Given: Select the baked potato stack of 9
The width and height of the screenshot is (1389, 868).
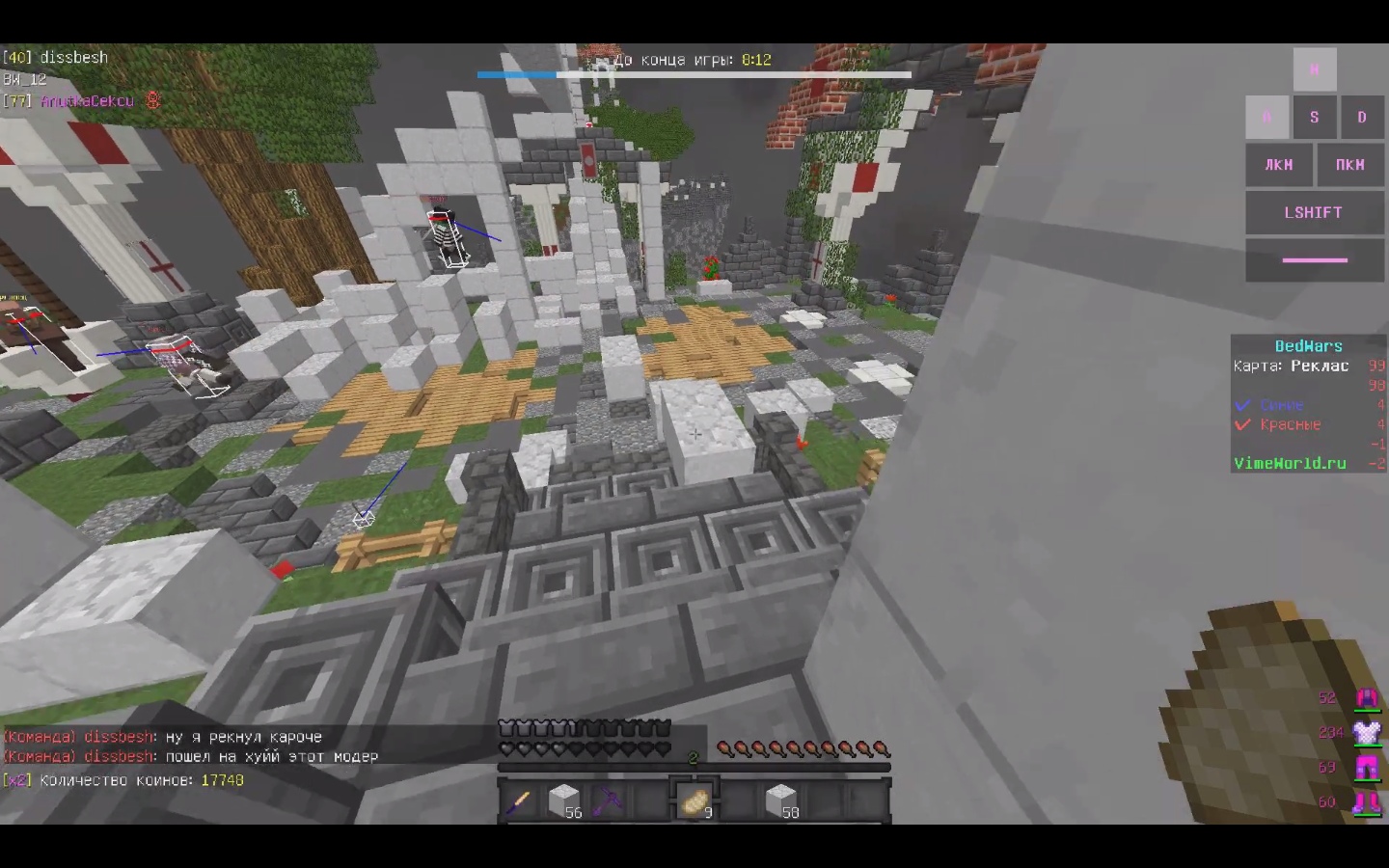Looking at the screenshot, I should (x=694, y=800).
